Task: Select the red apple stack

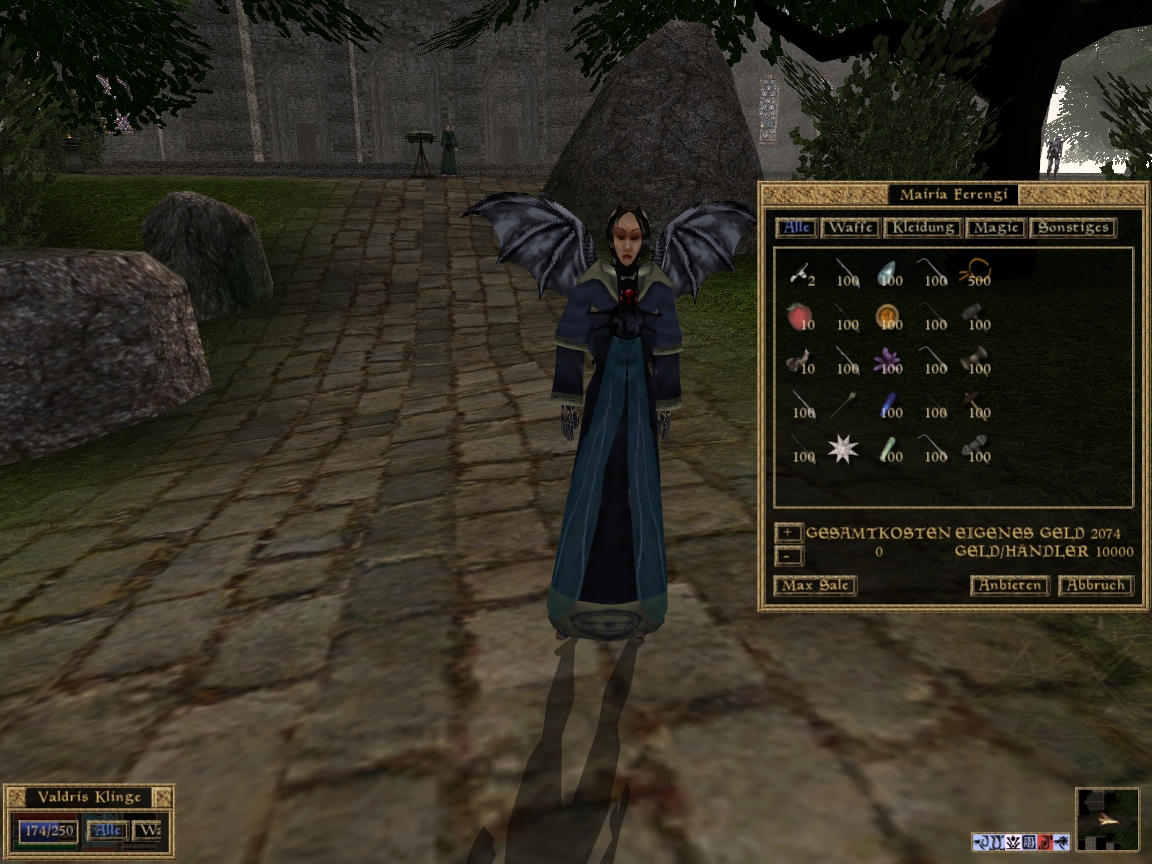Action: tap(798, 316)
